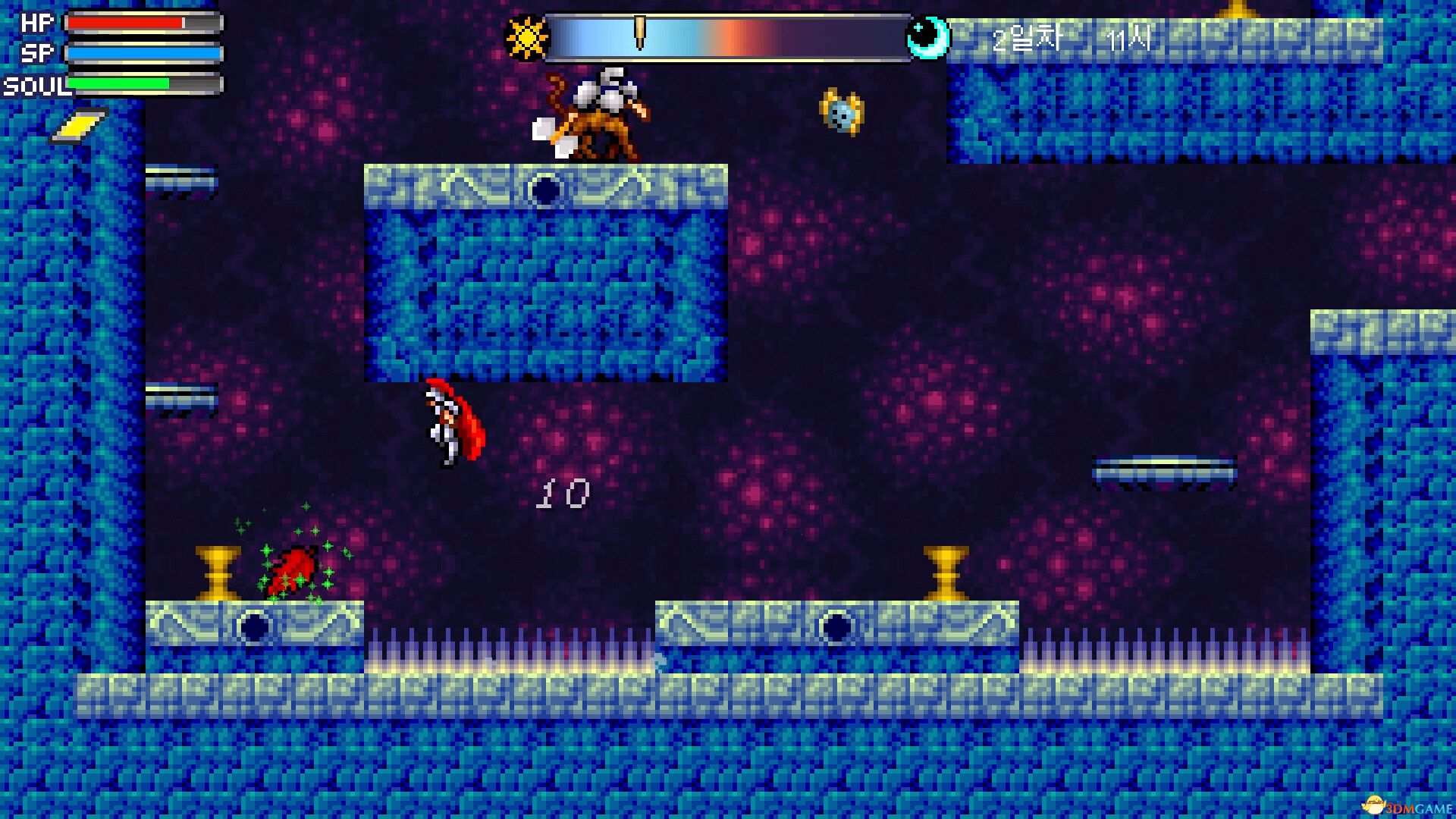This screenshot has height=819, width=1456.
Task: Click the SP label beside the blue bar
Action: point(36,53)
